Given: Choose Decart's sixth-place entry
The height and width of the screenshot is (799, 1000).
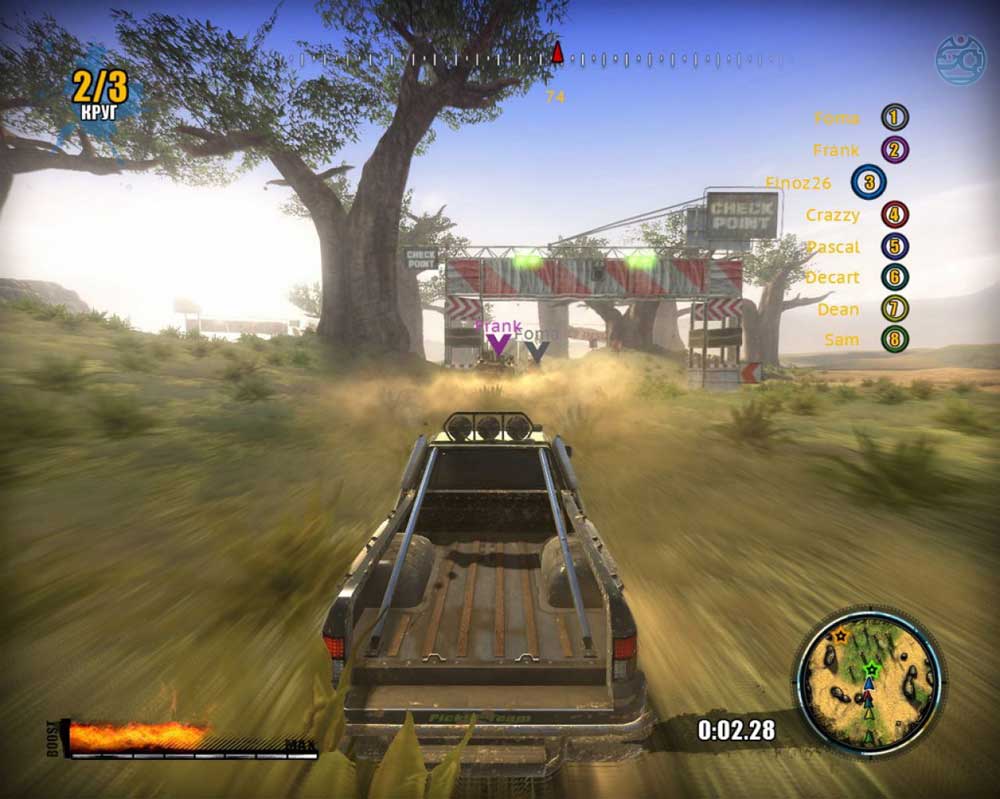Looking at the screenshot, I should (857, 277).
